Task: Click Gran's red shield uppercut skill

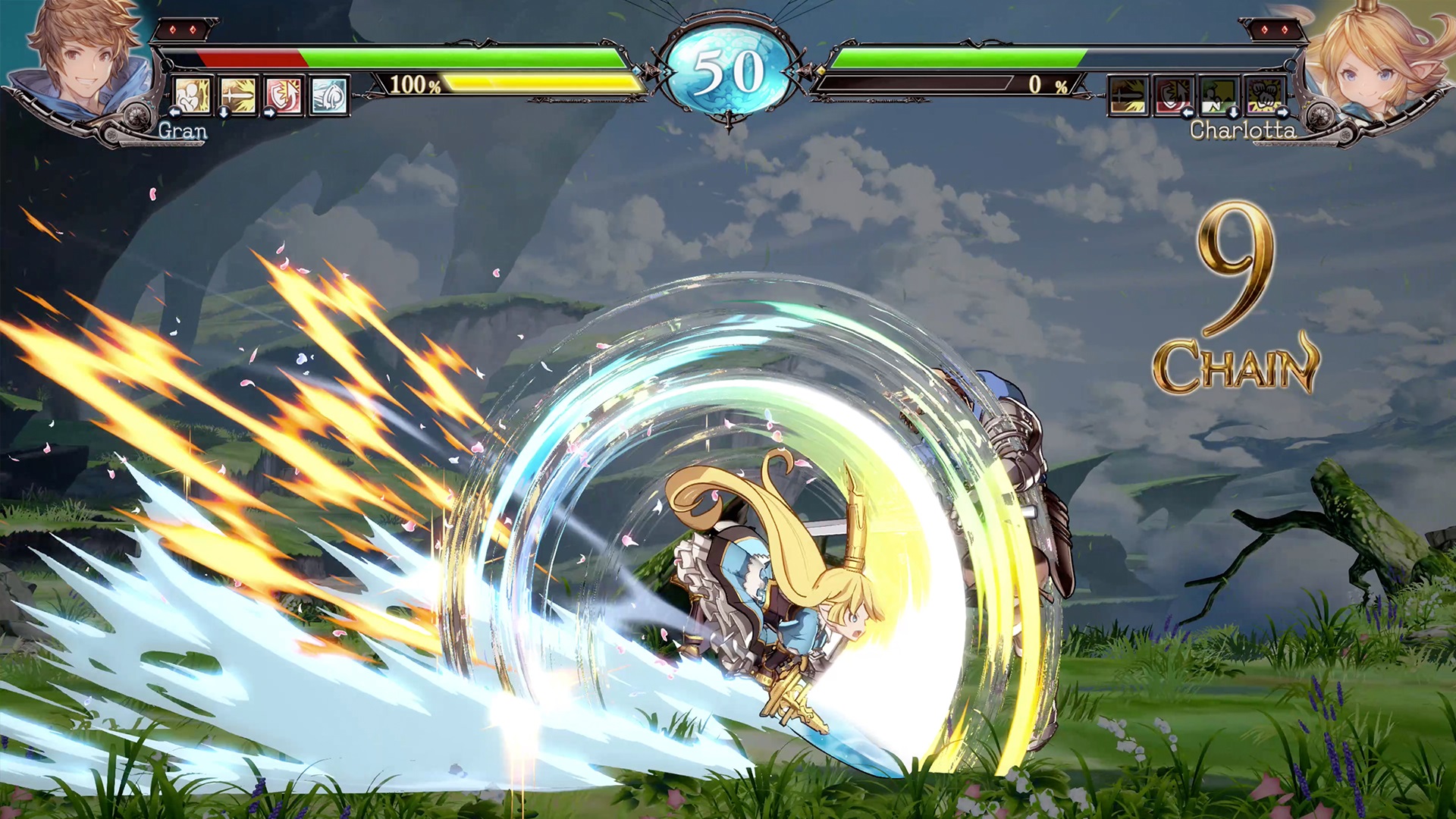Action: click(x=284, y=96)
